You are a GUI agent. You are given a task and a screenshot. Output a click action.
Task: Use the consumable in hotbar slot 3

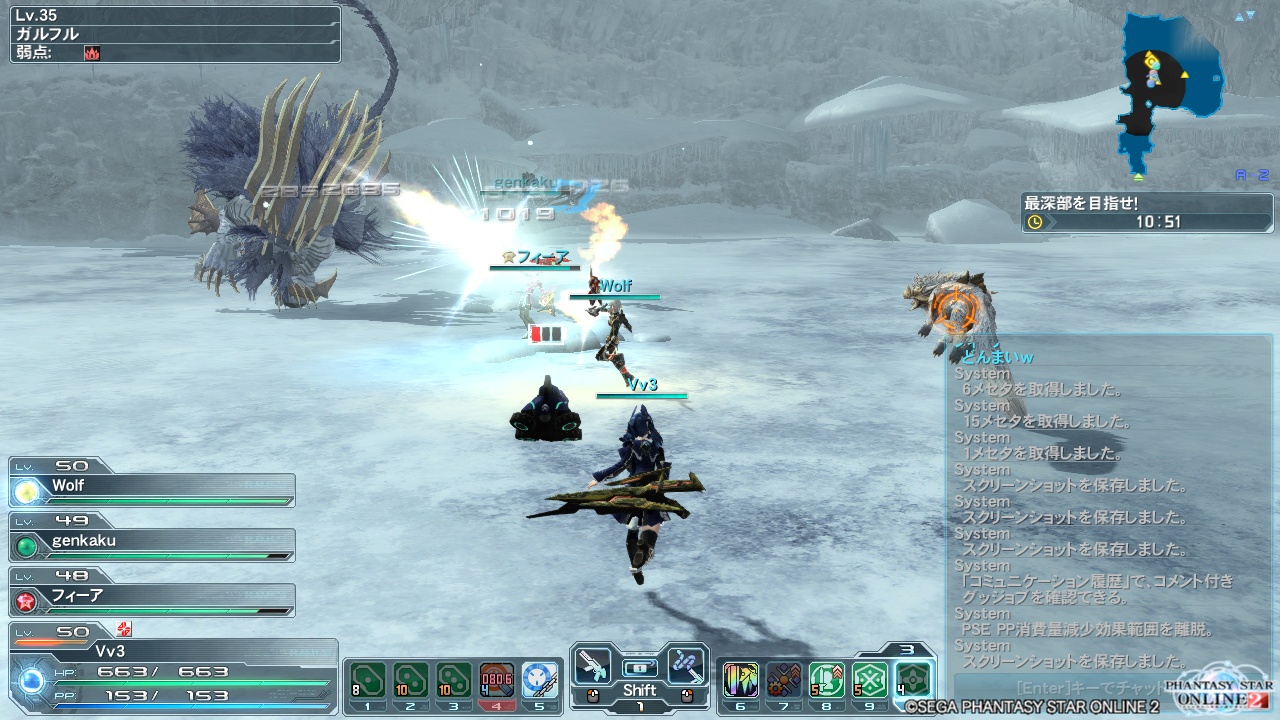point(454,680)
